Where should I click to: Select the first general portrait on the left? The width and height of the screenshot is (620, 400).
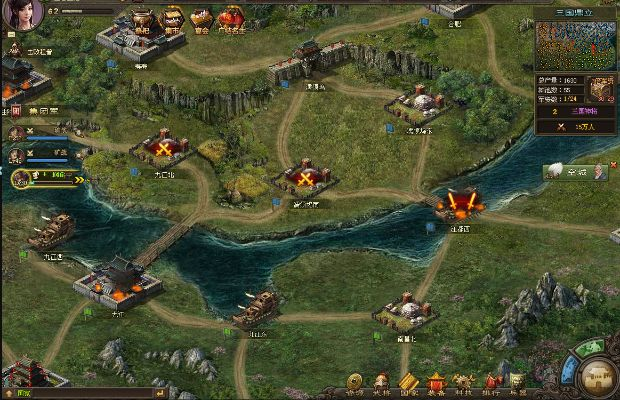coord(16,133)
